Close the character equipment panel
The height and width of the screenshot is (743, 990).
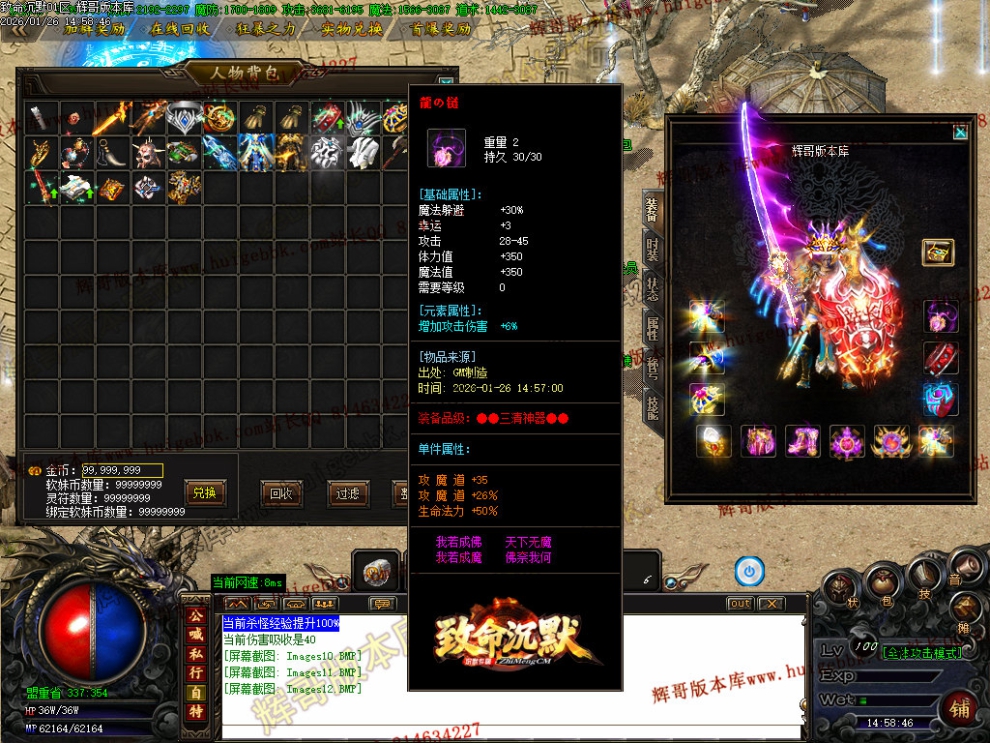coord(960,131)
